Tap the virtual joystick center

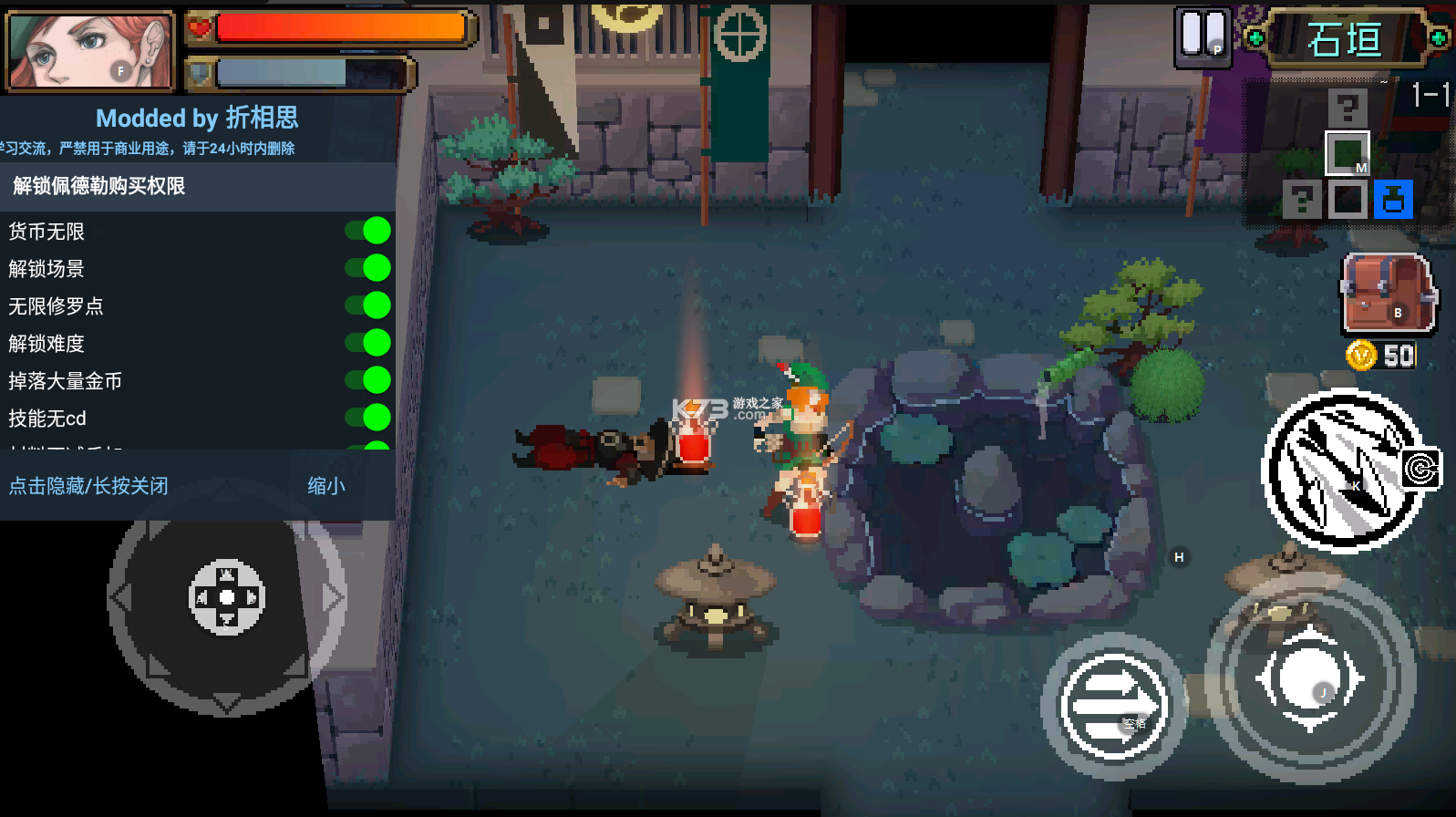[x=226, y=597]
